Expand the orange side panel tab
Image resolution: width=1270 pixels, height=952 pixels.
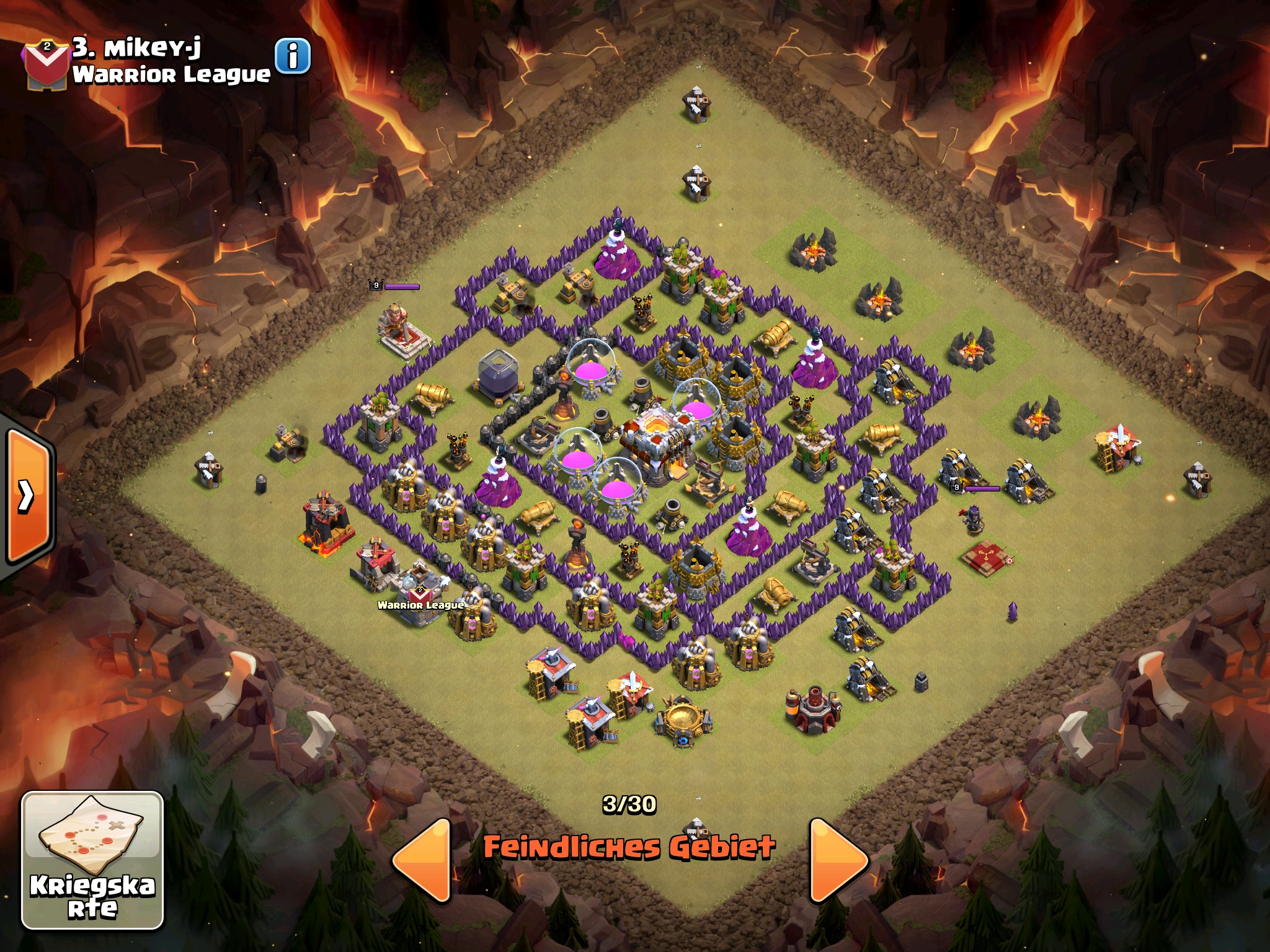coord(27,495)
